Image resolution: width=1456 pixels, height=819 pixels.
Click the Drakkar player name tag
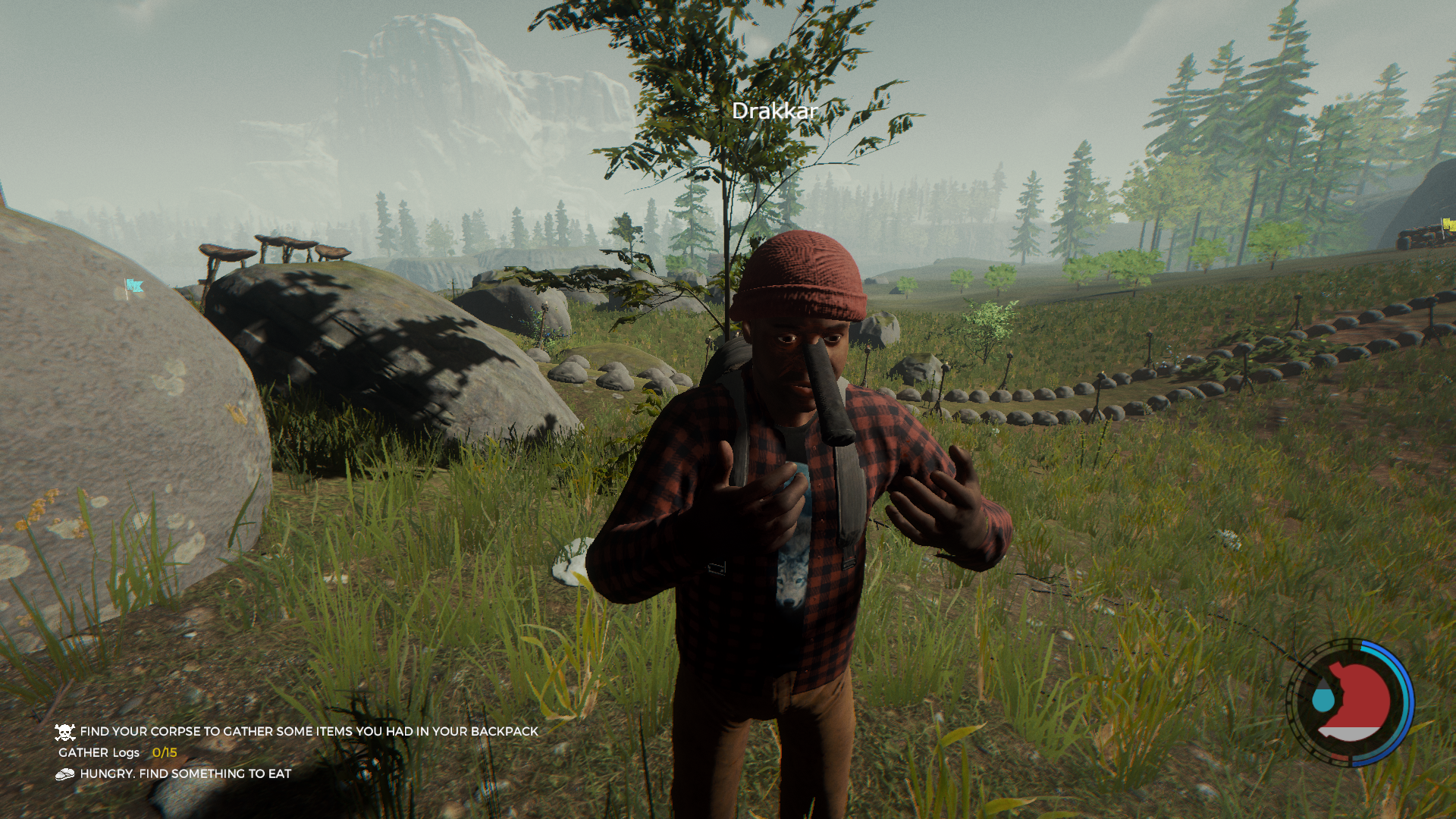[x=774, y=111]
